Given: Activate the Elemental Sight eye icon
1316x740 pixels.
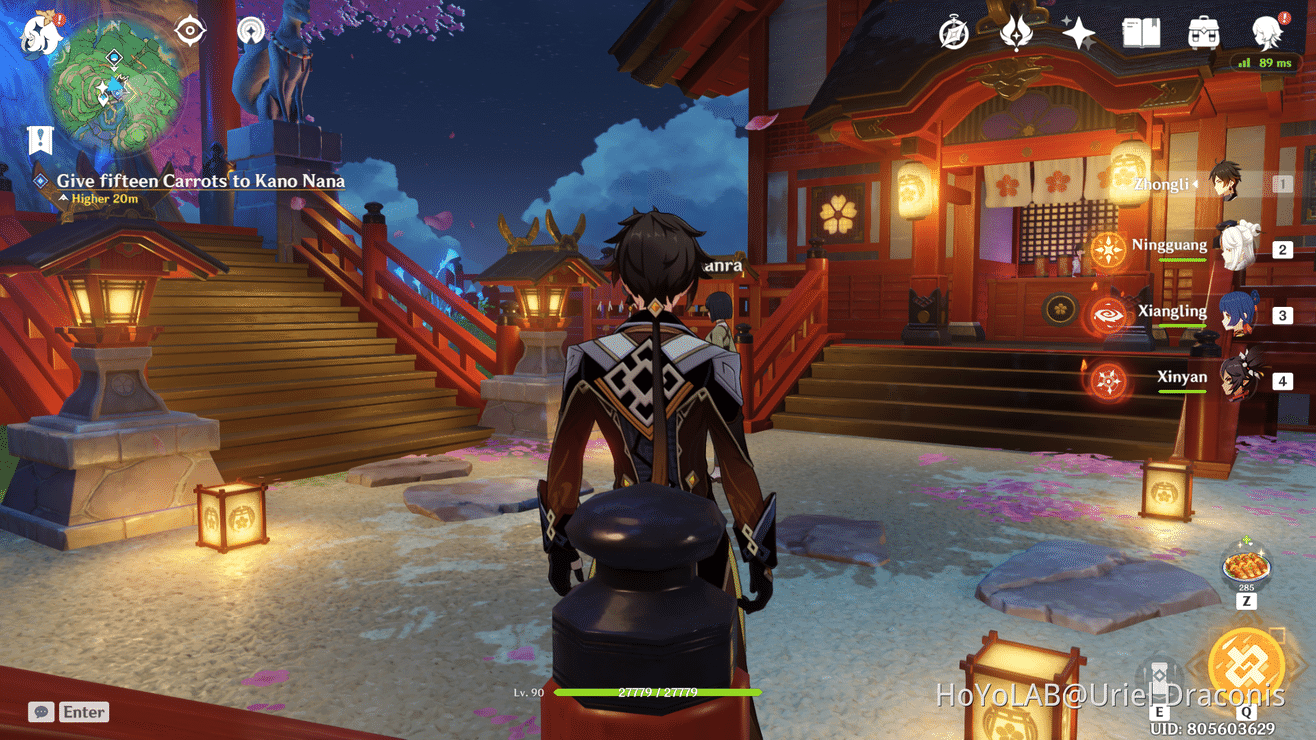Looking at the screenshot, I should click(189, 29).
